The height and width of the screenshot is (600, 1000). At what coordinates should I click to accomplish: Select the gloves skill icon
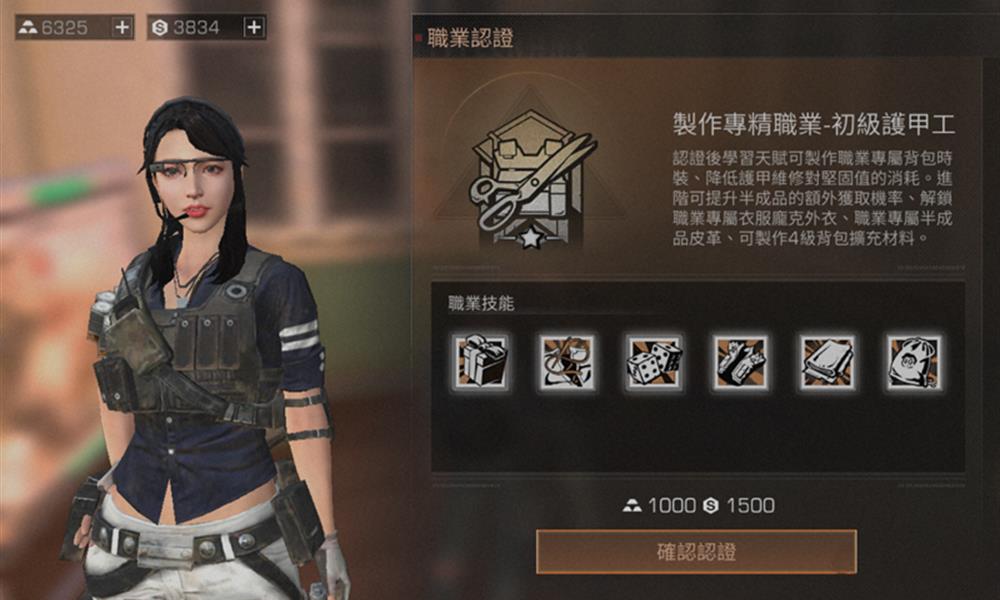coord(741,362)
